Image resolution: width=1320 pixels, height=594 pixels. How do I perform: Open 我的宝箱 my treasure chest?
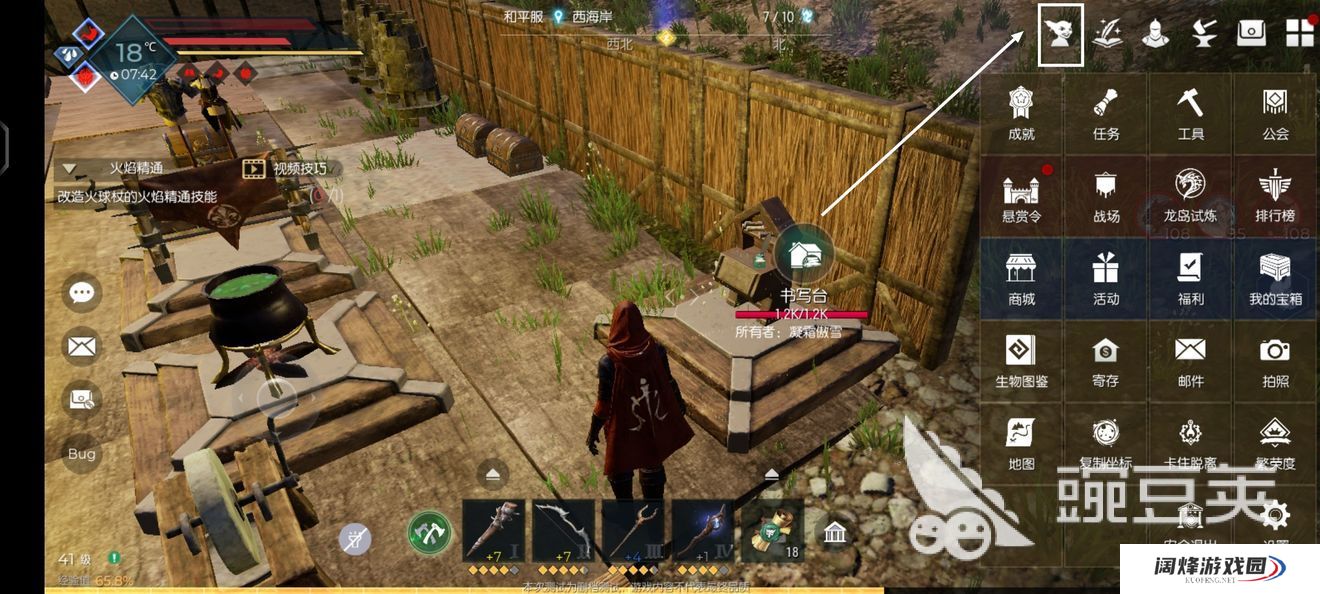pos(1275,279)
